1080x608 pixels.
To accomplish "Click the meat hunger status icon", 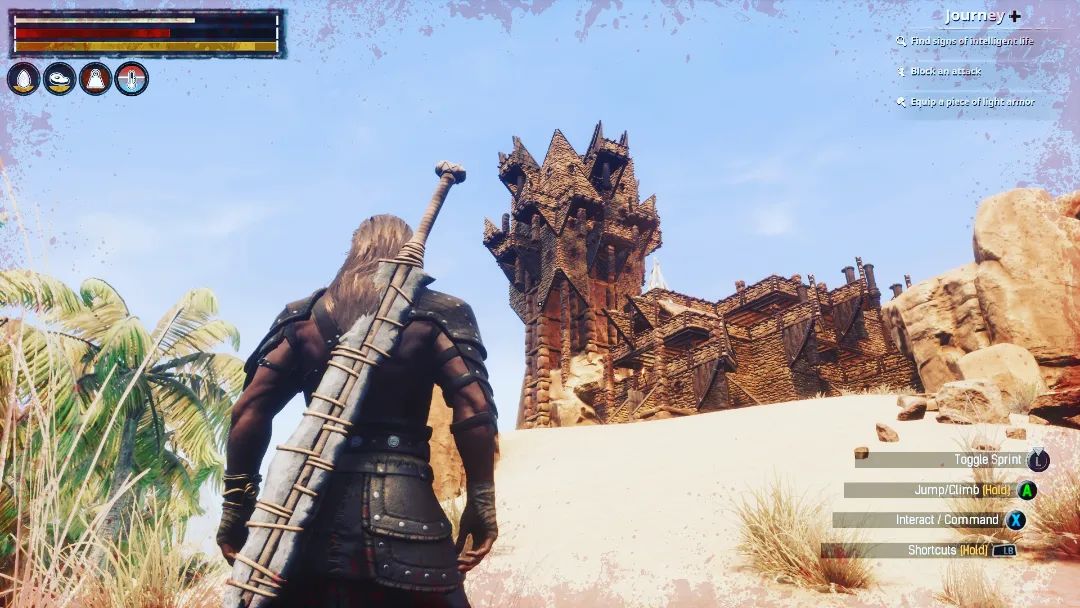I will tap(60, 79).
